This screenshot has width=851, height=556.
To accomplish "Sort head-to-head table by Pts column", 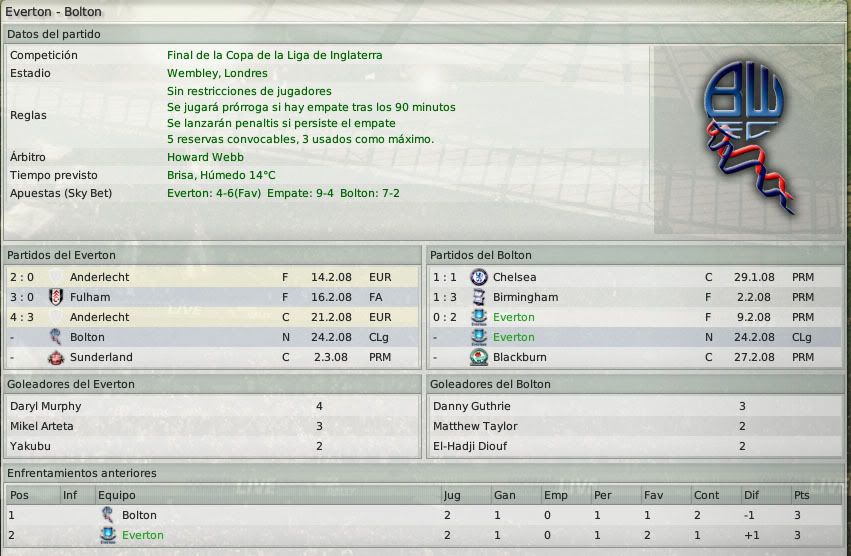I will [x=802, y=495].
